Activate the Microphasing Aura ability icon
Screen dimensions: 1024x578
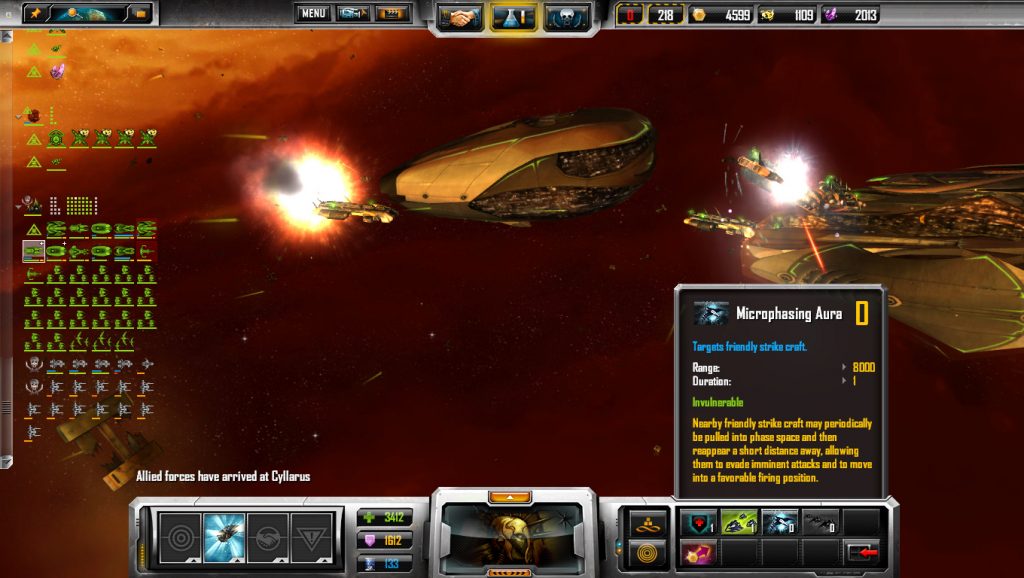click(x=779, y=522)
